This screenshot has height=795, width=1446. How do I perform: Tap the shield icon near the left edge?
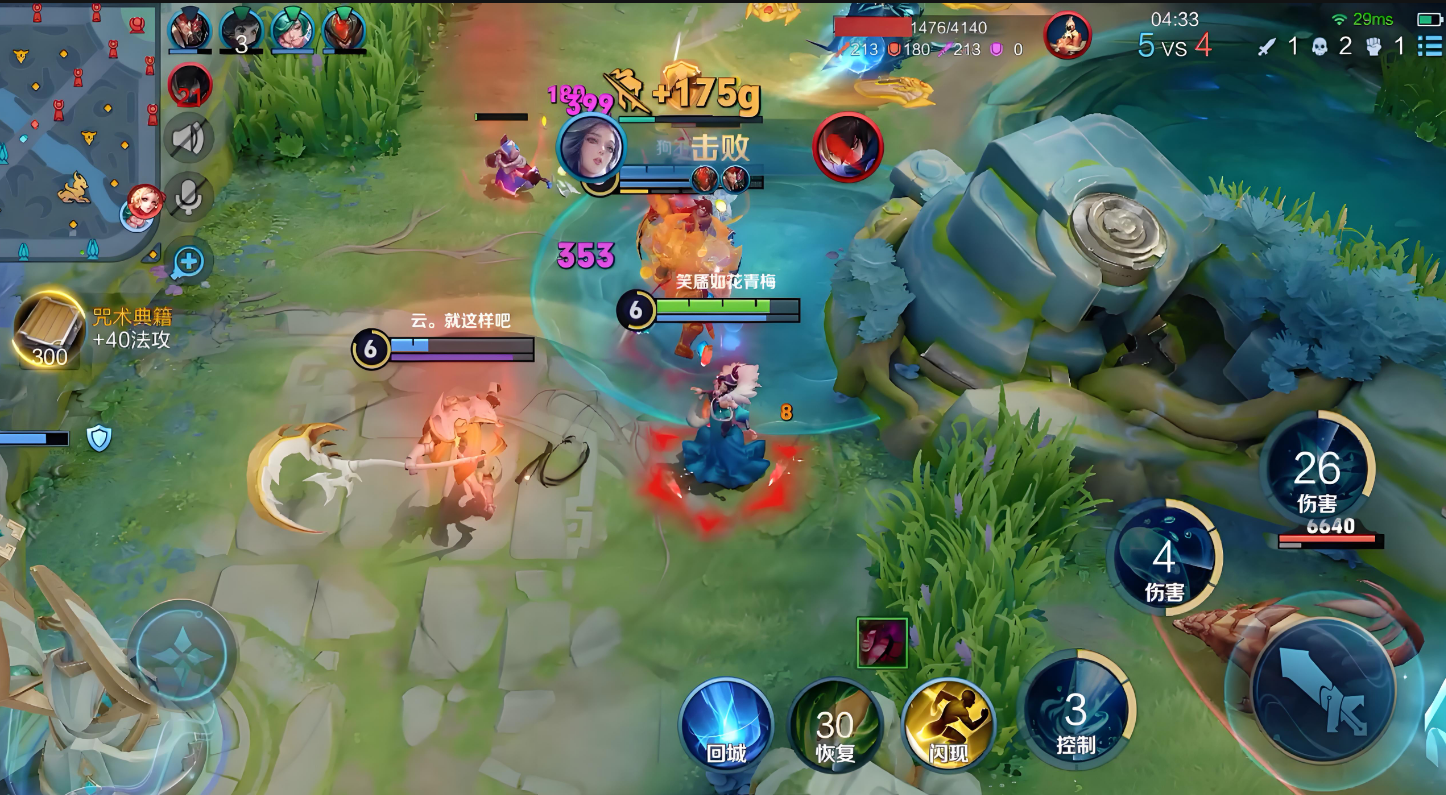click(x=99, y=438)
